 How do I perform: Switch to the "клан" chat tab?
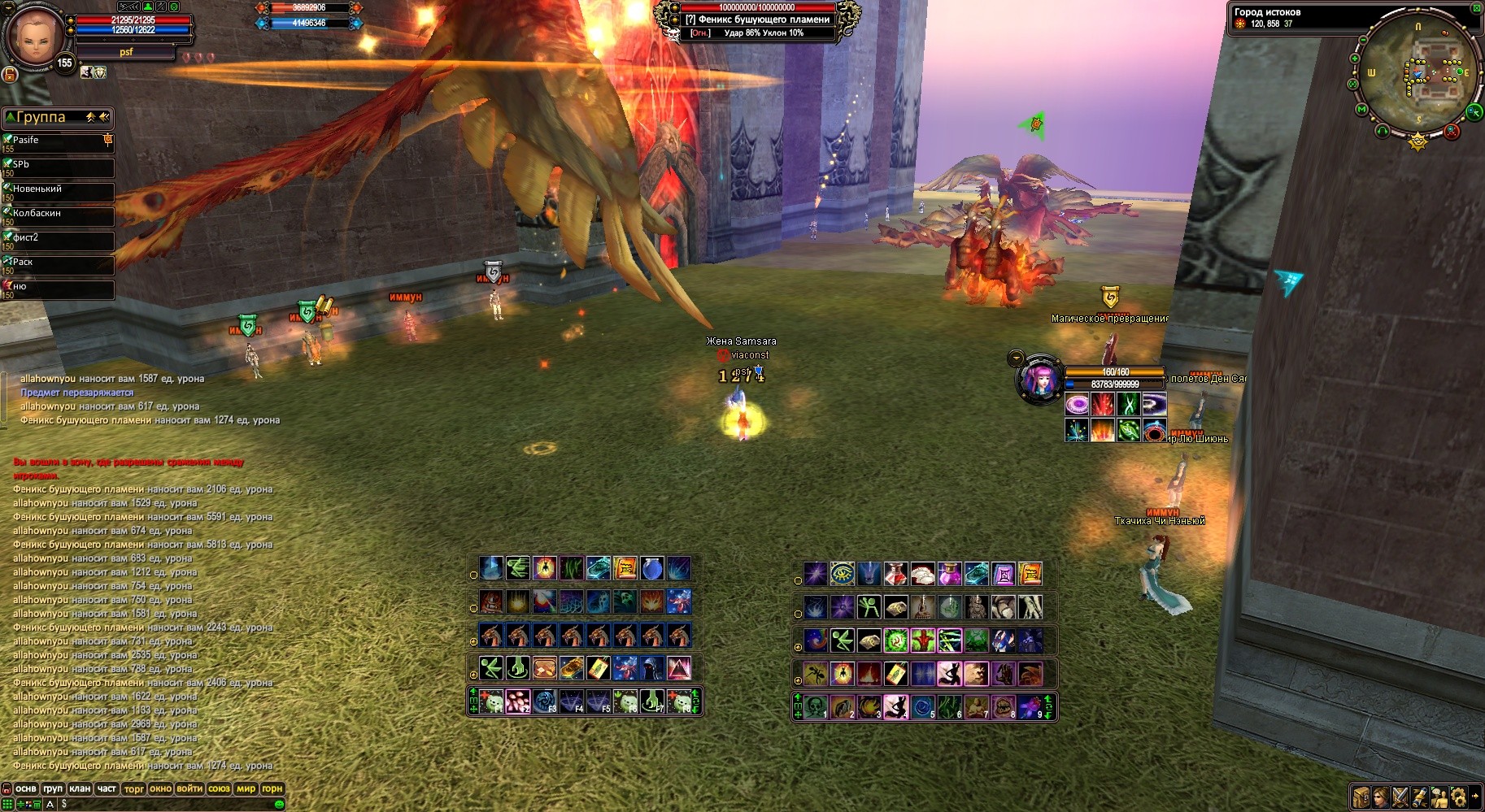click(x=80, y=788)
